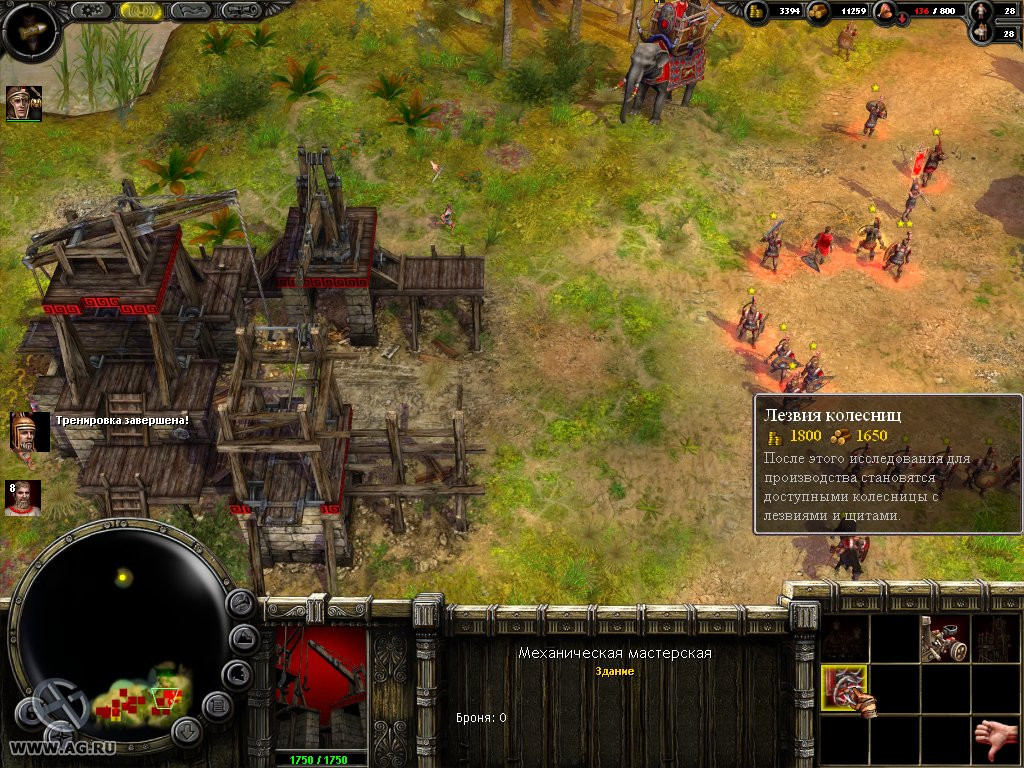The width and height of the screenshot is (1024, 768).
Task: Select the helmeted hero portrait
Action: (x=23, y=103)
